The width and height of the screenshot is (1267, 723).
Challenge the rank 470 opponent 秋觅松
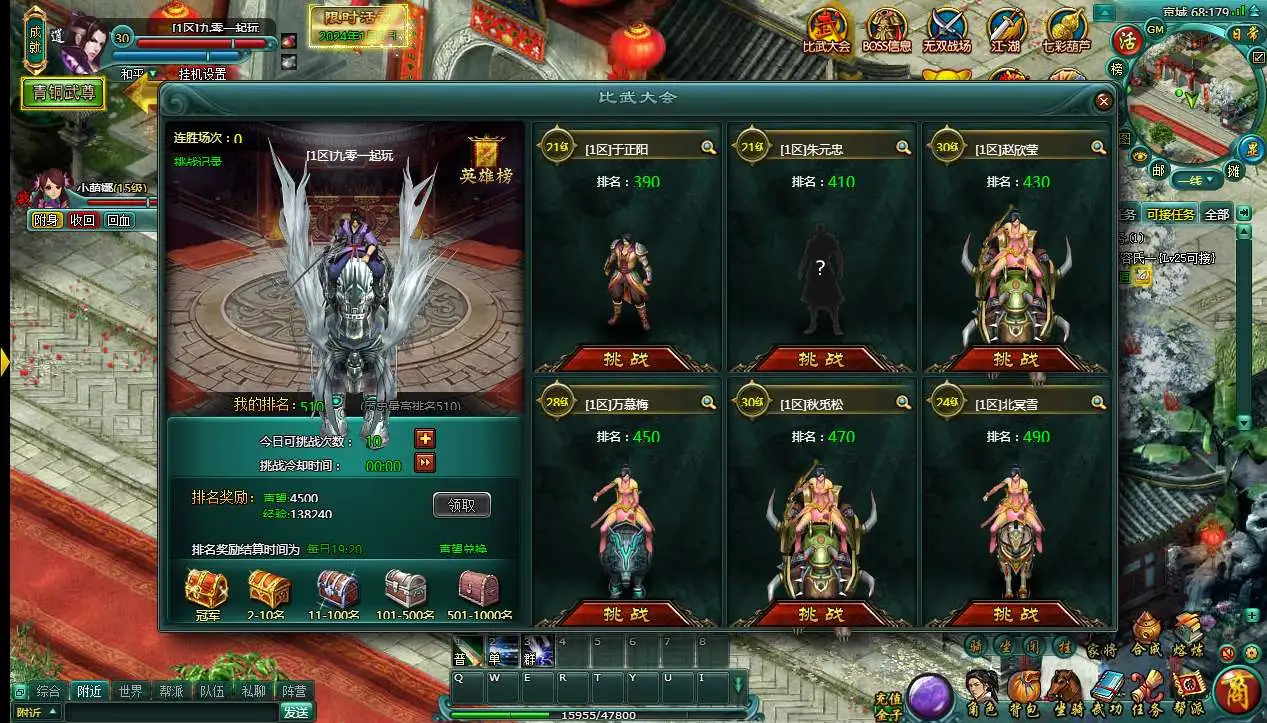(820, 613)
